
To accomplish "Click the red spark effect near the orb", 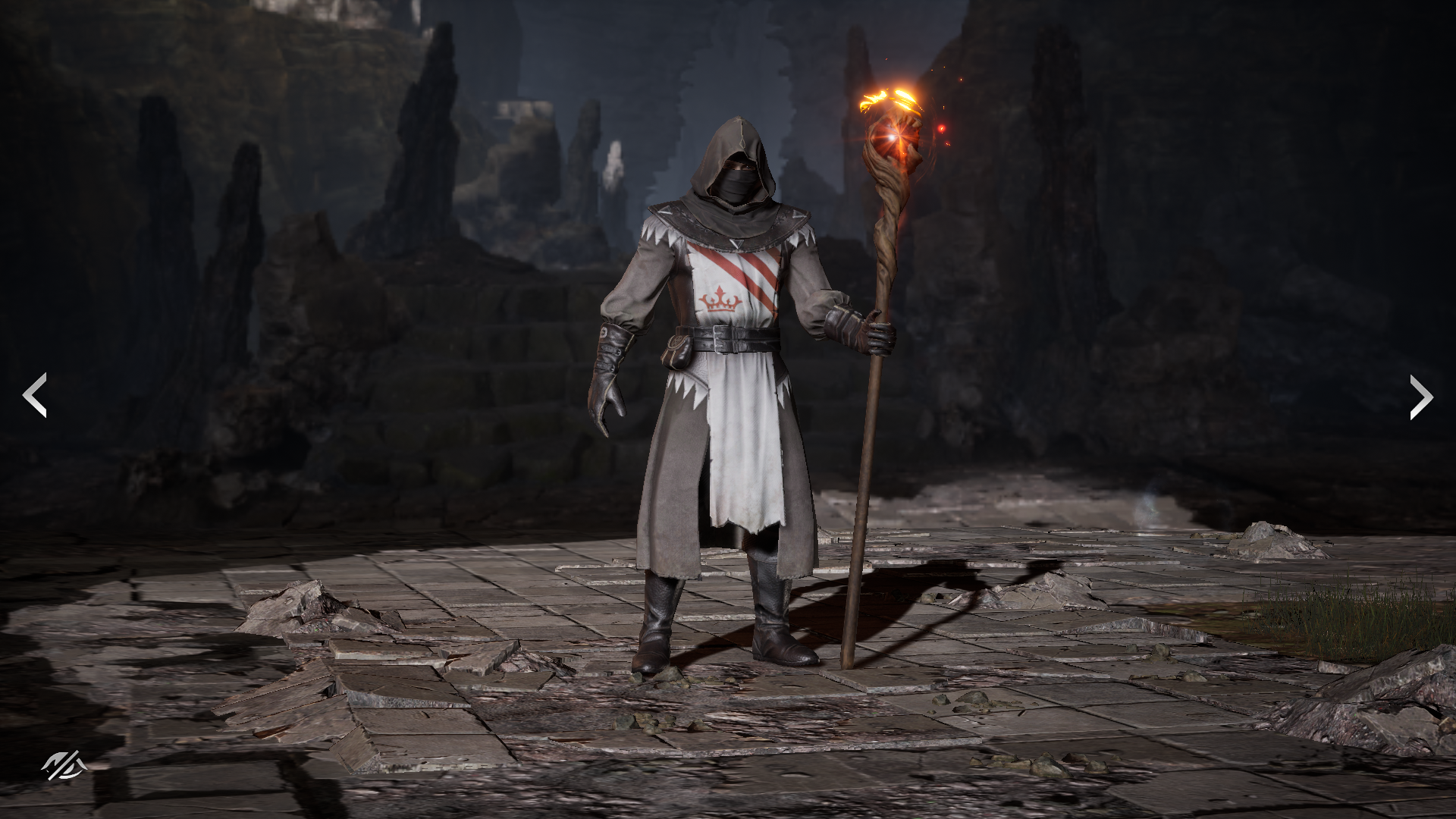I will tap(943, 127).
